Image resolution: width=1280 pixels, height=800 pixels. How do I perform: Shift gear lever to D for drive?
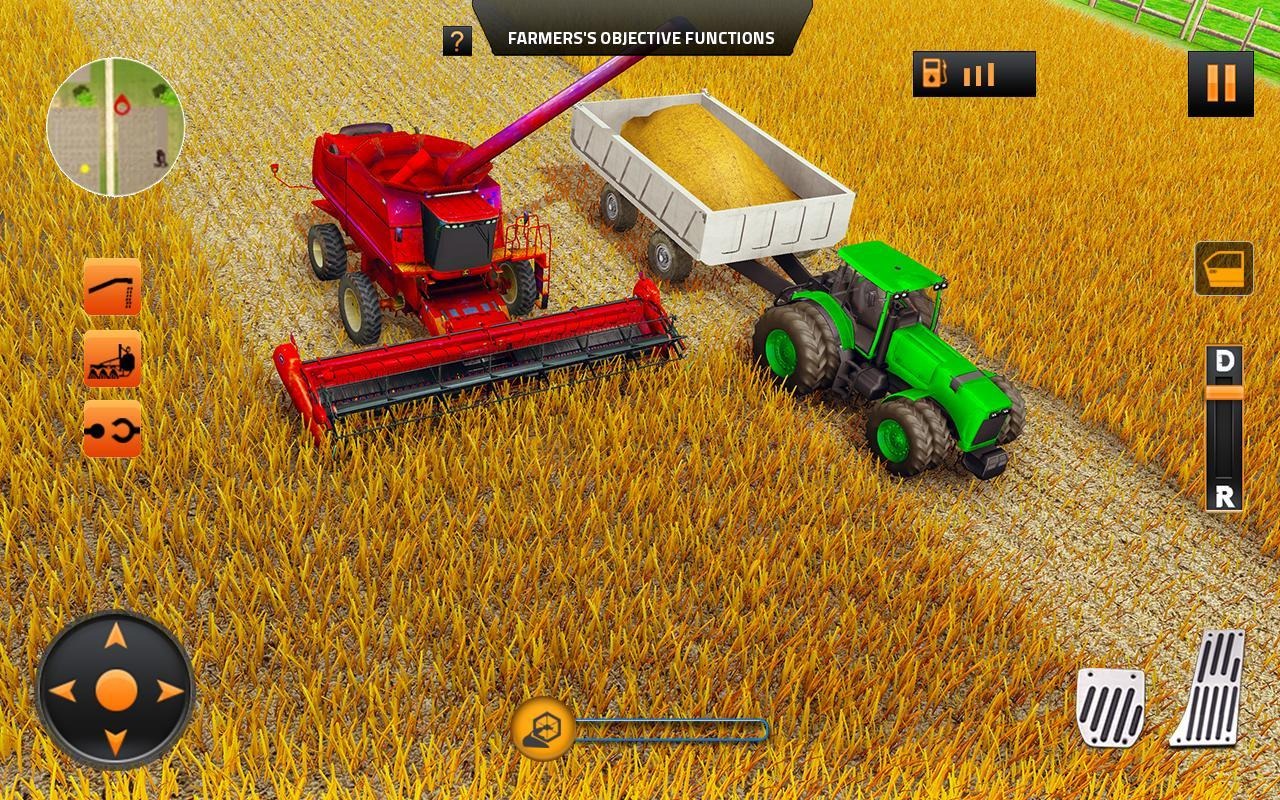[x=1224, y=362]
